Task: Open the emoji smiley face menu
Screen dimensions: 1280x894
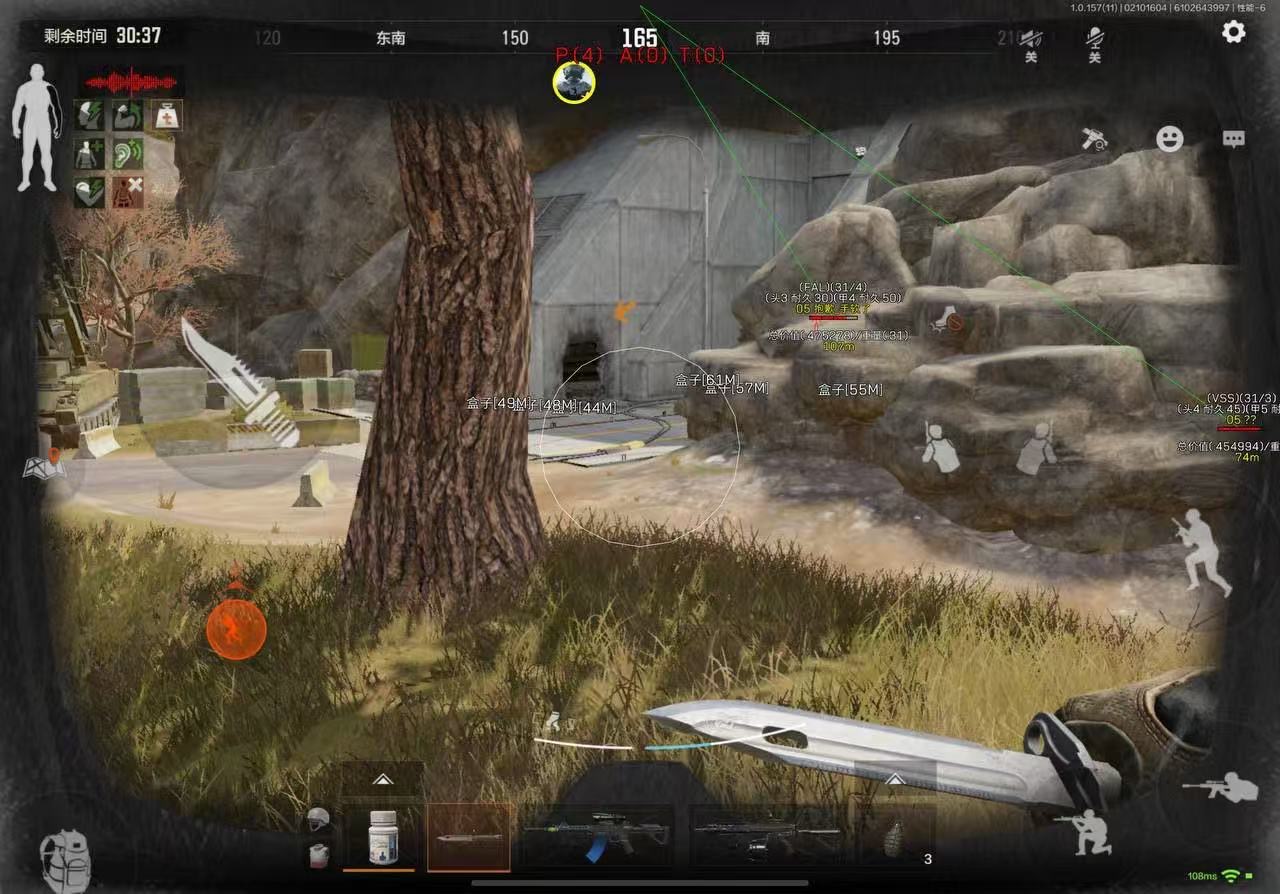Action: pos(1170,138)
